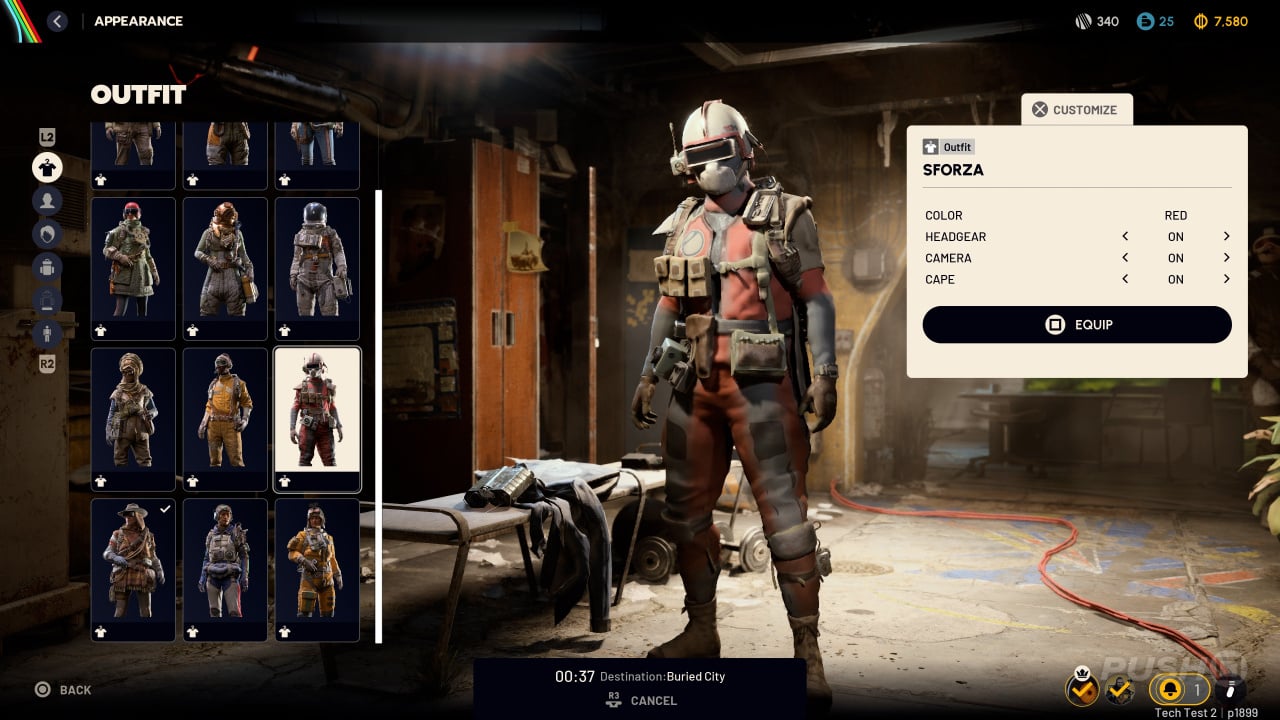The height and width of the screenshot is (720, 1280).
Task: Click the party leader avatar with crown
Action: (1082, 688)
